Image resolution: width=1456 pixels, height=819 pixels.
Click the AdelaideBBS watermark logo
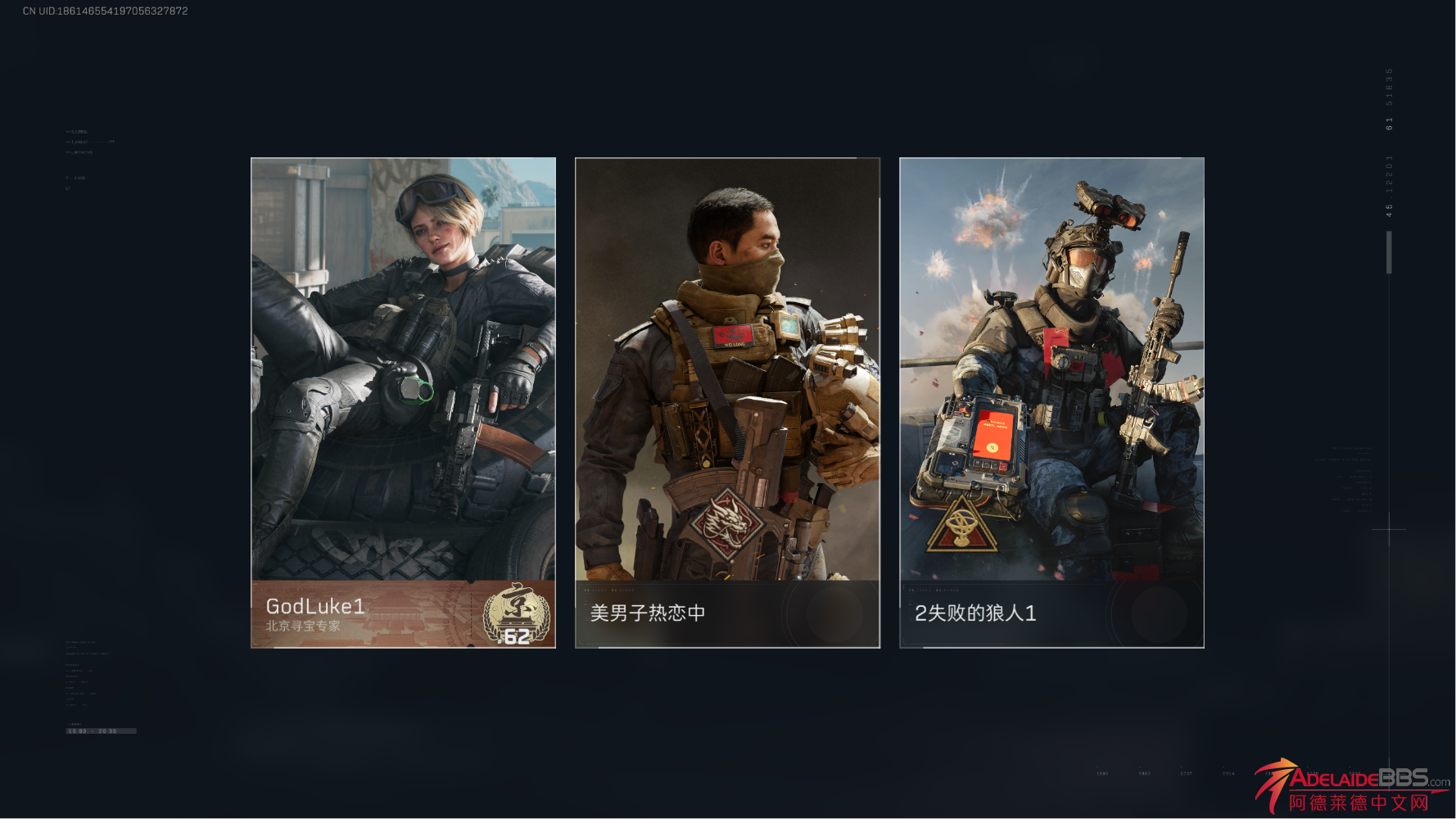(x=1353, y=786)
